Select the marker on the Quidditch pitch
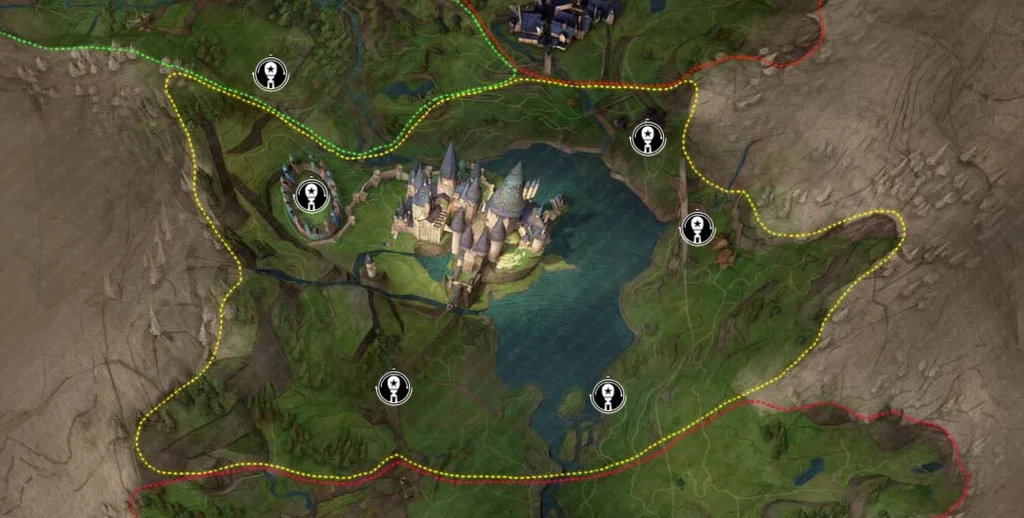 [312, 195]
